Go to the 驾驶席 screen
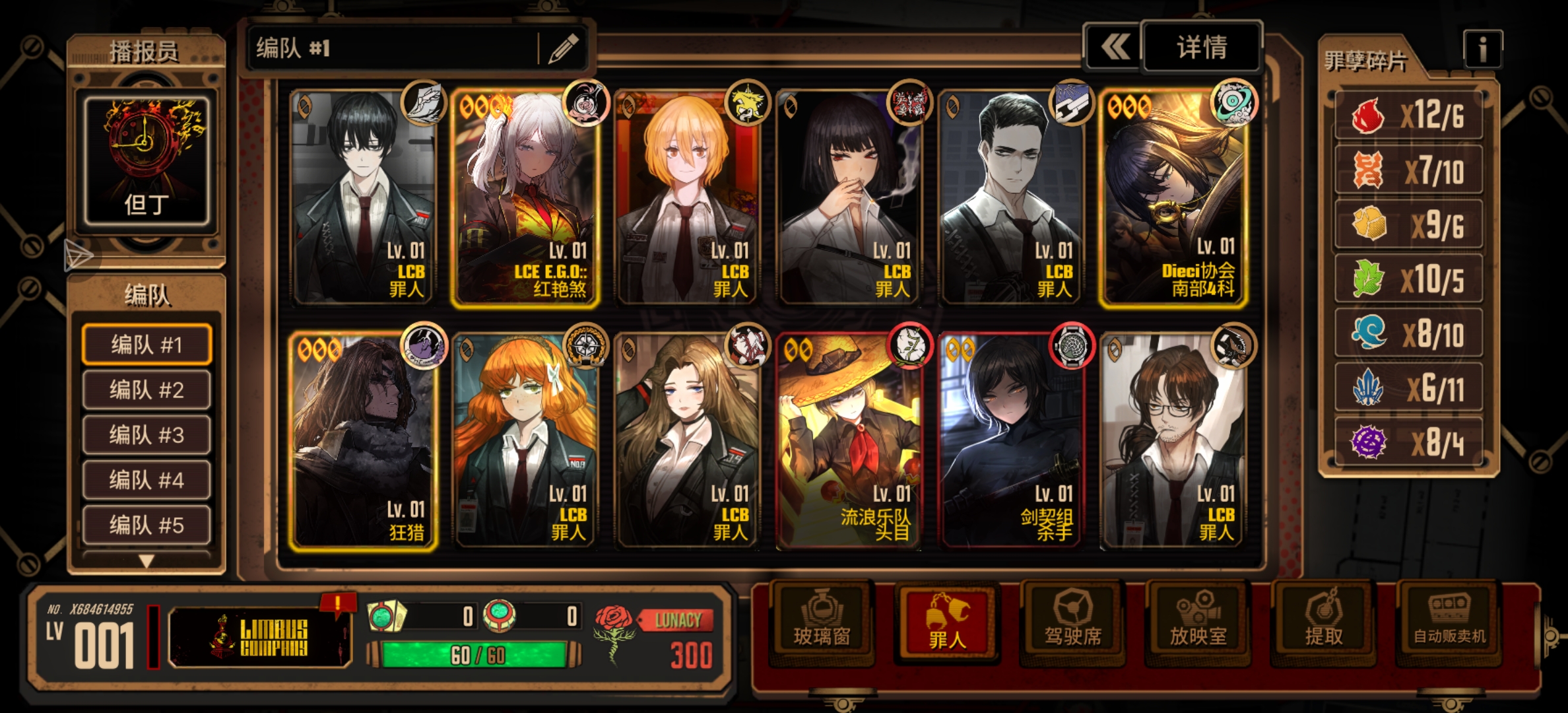Screen dimensions: 1568x713 point(1072,621)
